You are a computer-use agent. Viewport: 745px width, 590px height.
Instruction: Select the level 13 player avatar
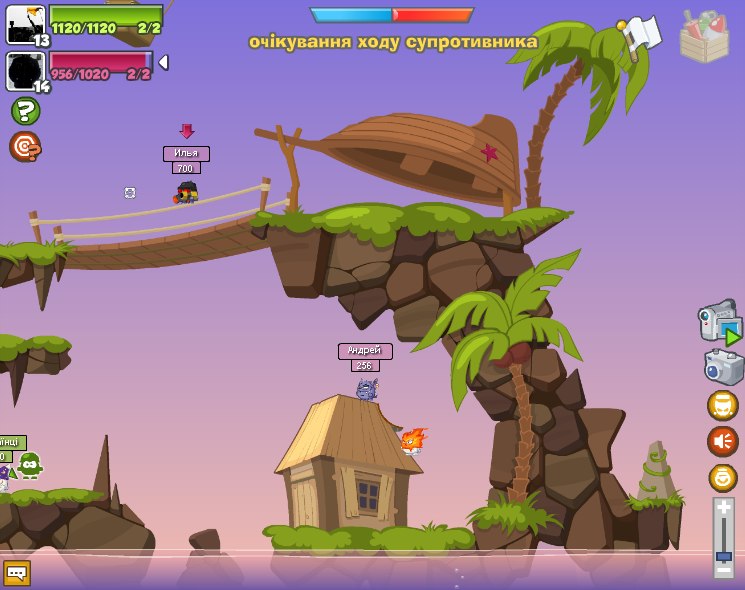(x=25, y=25)
